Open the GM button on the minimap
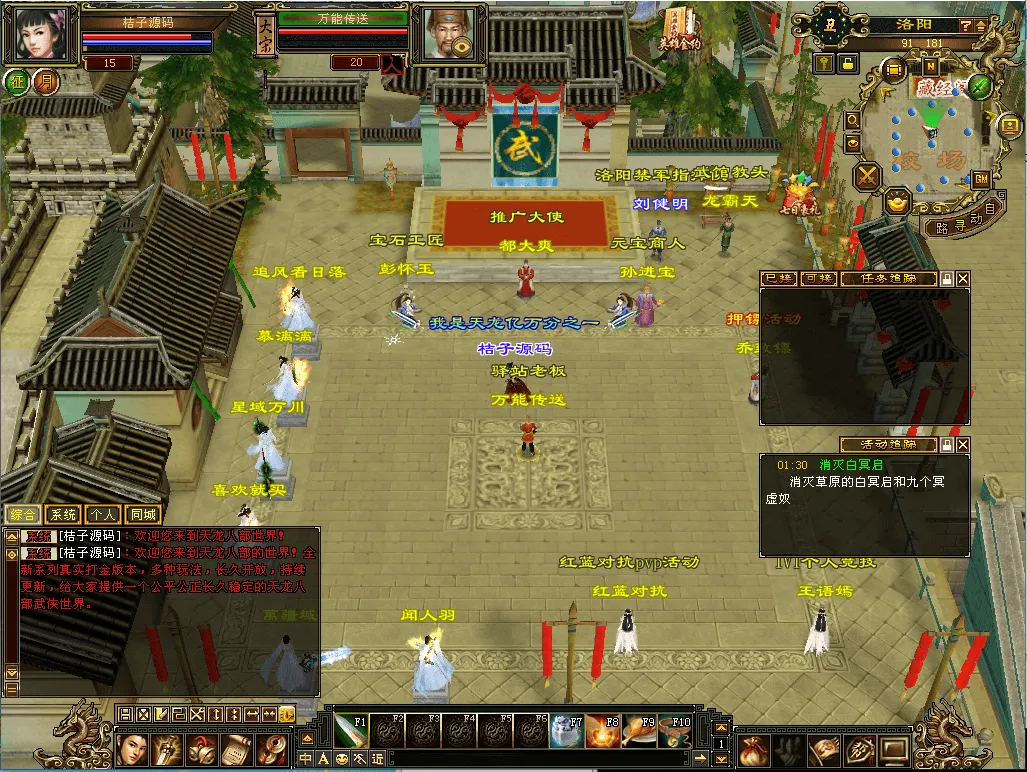The height and width of the screenshot is (772, 1027). point(981,178)
